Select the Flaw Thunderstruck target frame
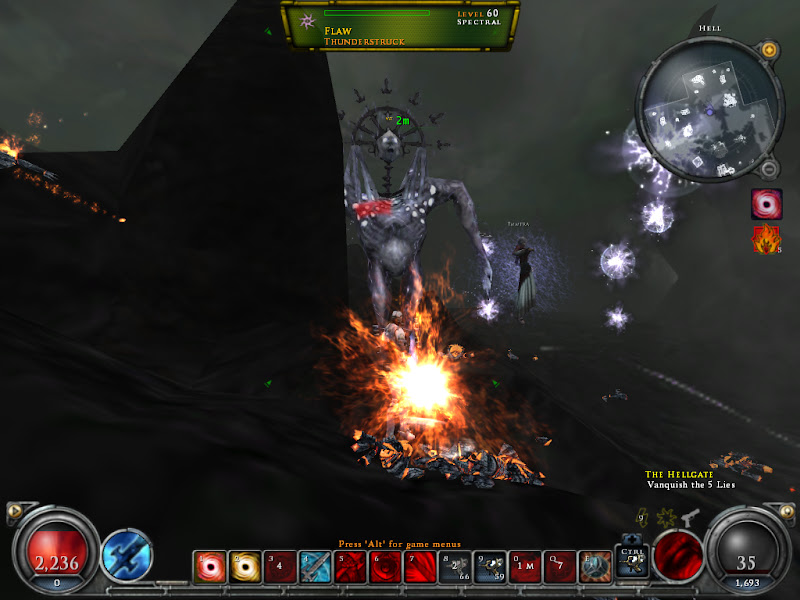Image resolution: width=800 pixels, height=600 pixels. [400, 26]
